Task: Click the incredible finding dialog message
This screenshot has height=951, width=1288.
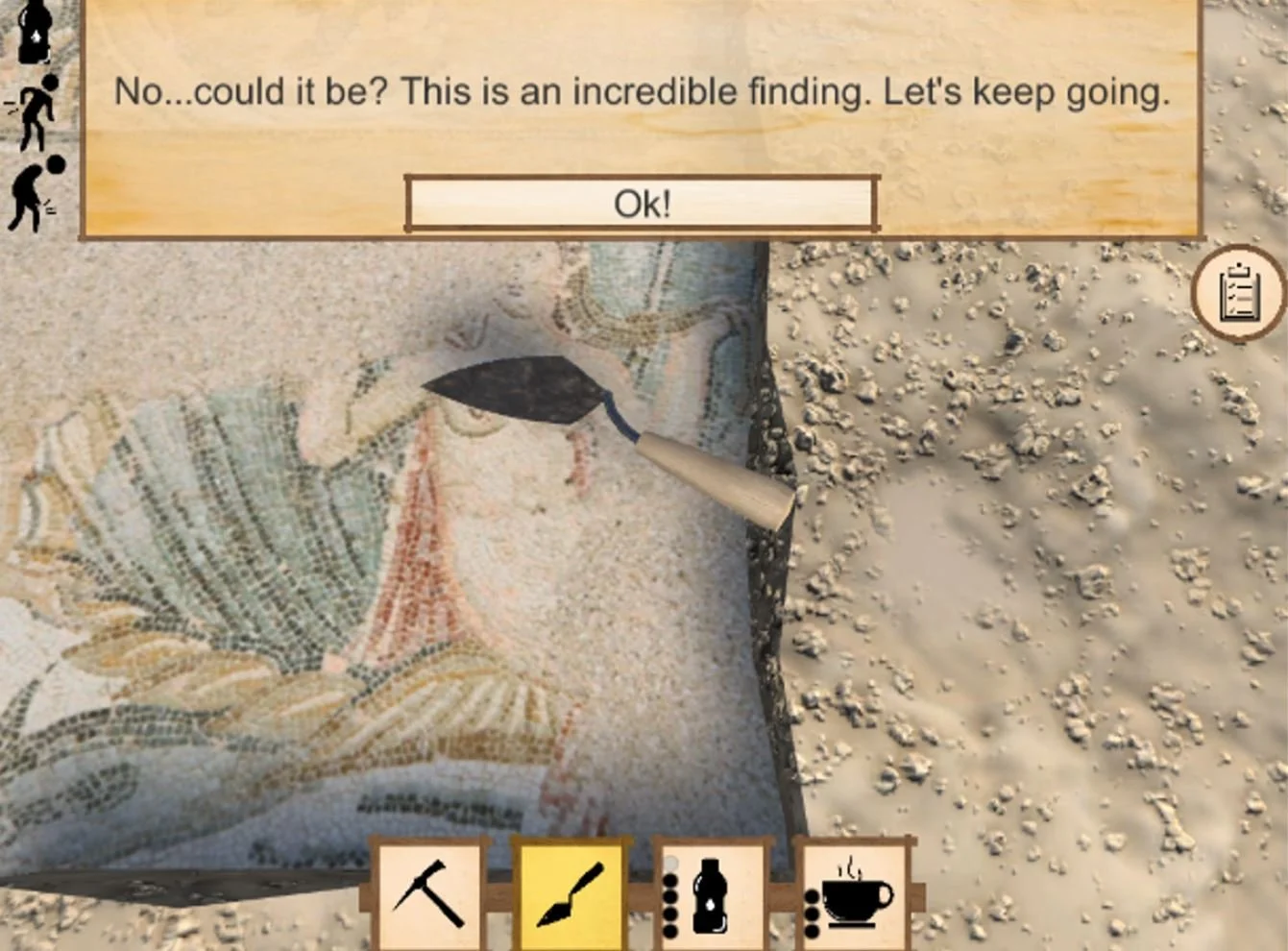Action: click(641, 92)
